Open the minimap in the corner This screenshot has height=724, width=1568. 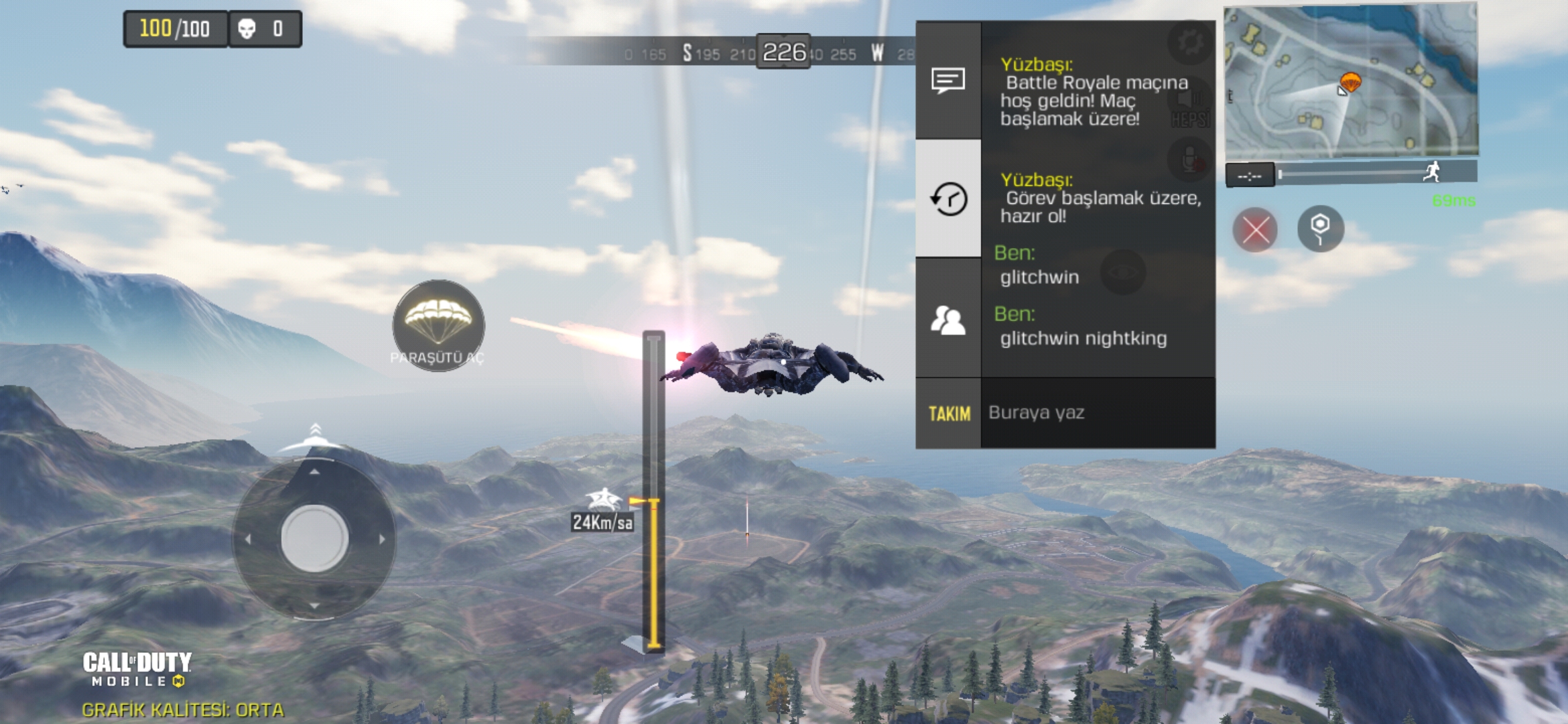1350,82
